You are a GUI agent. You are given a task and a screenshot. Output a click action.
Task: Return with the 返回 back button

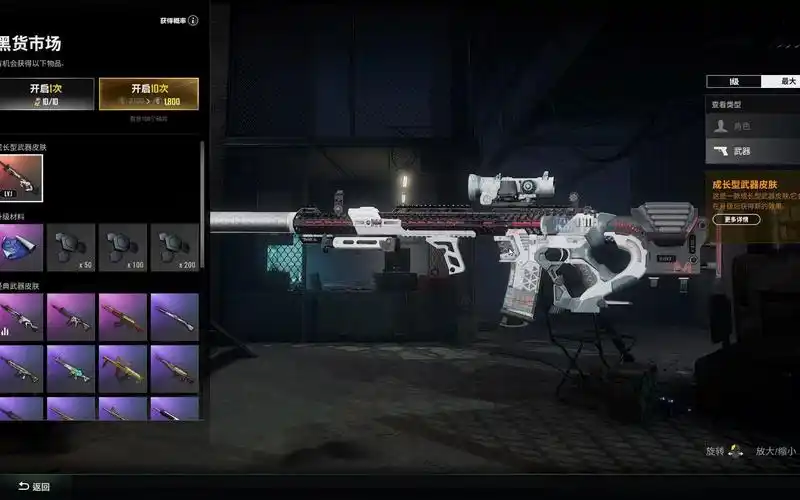tap(34, 487)
